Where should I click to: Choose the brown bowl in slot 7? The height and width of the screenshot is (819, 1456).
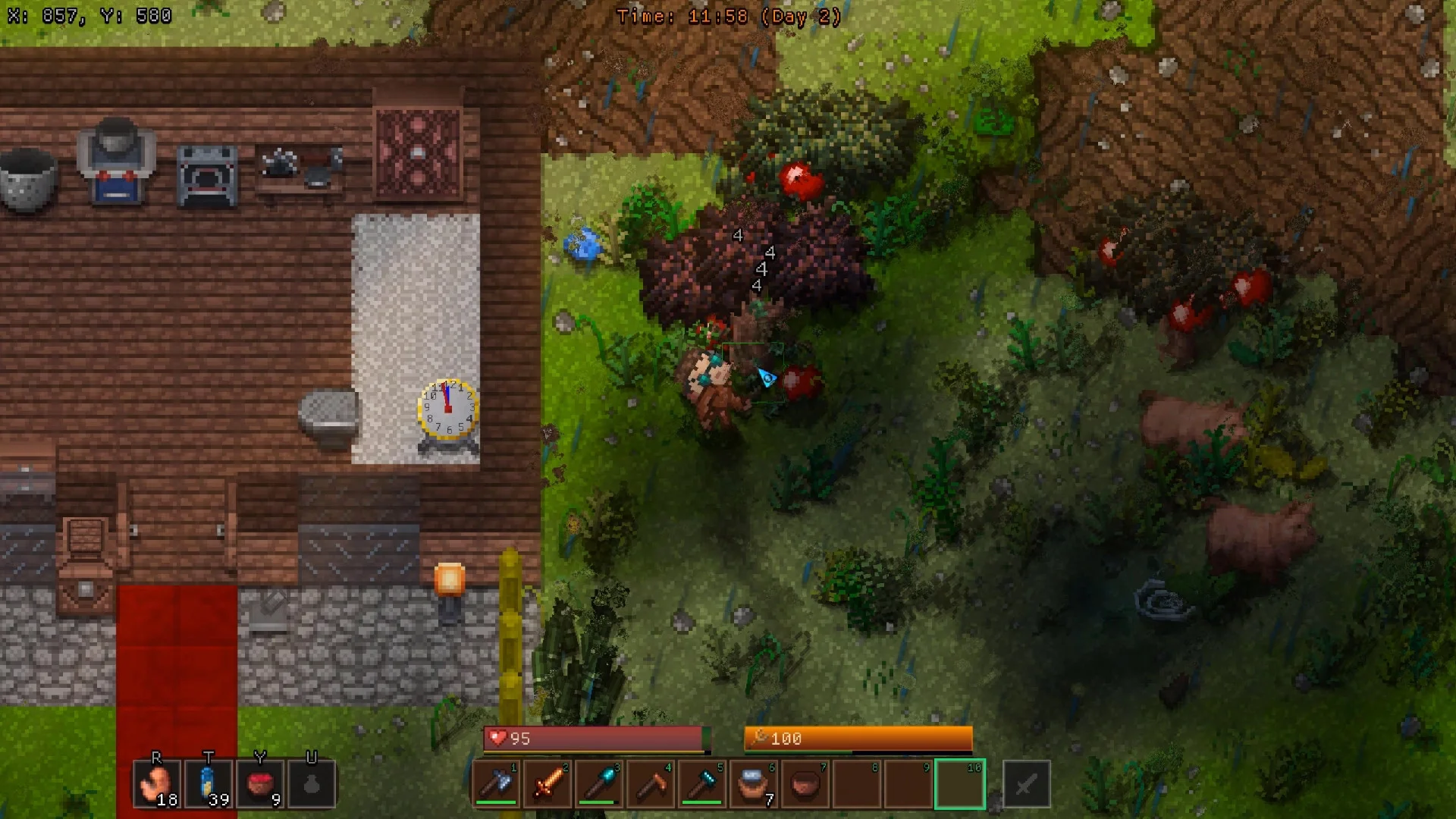pyautogui.click(x=806, y=784)
